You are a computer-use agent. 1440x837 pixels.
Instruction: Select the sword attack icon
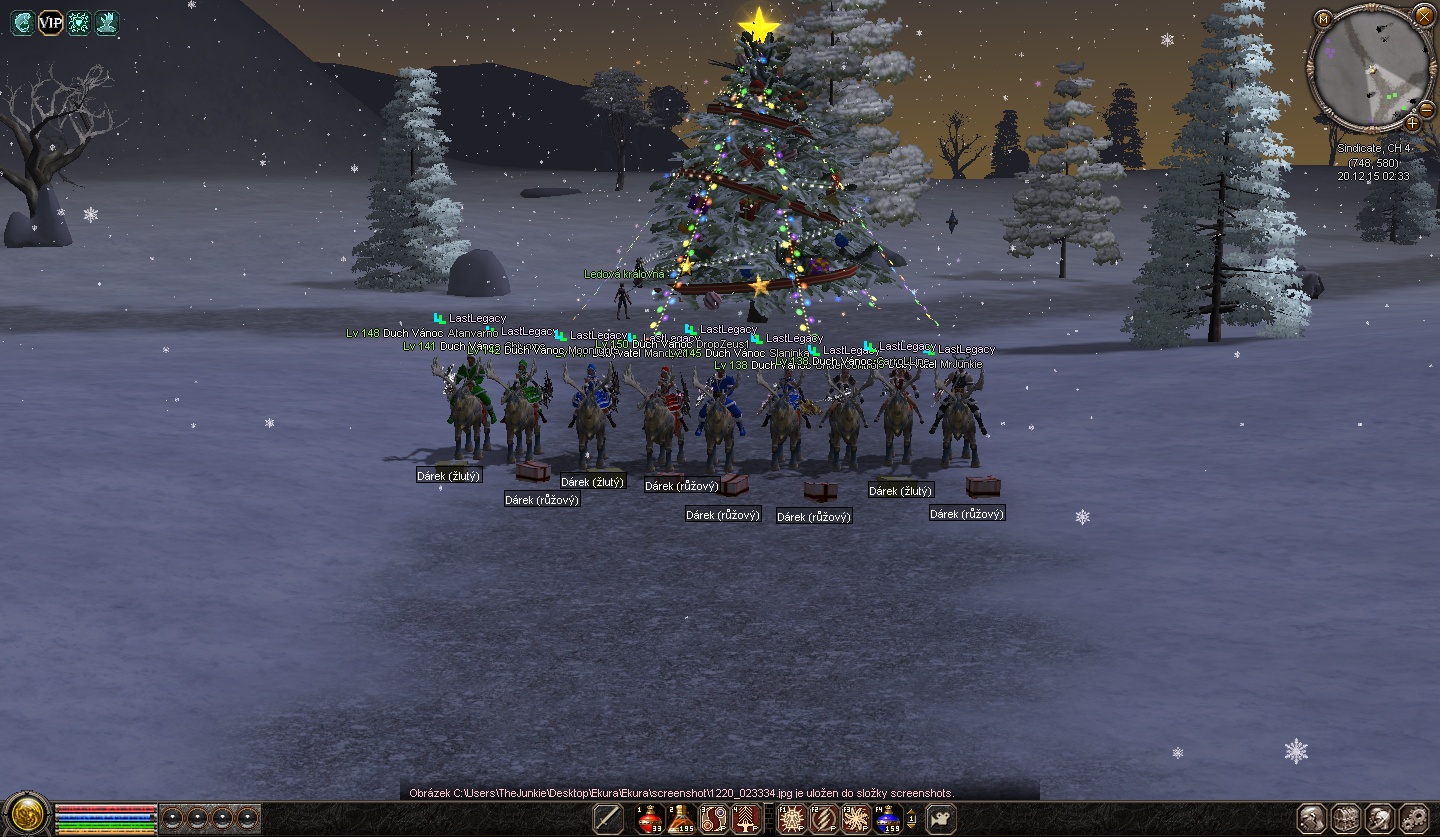click(x=608, y=819)
